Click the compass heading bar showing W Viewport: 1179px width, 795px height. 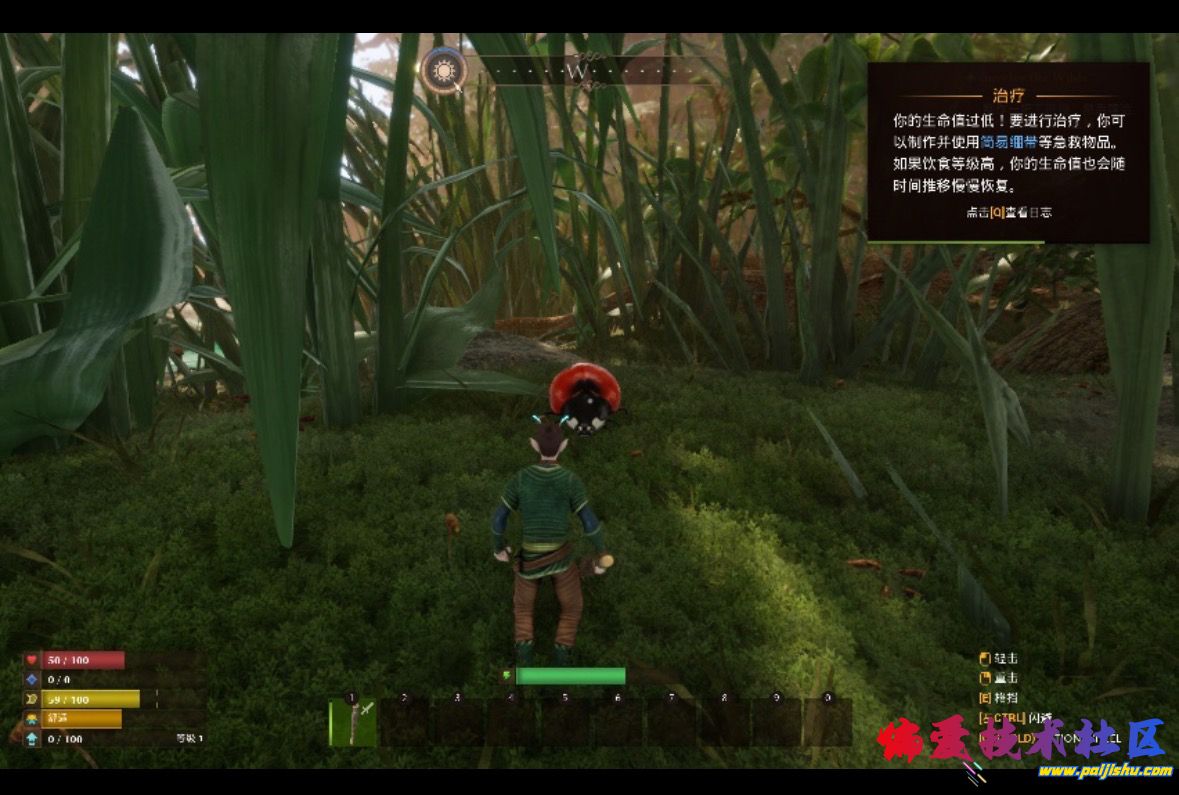pos(577,72)
